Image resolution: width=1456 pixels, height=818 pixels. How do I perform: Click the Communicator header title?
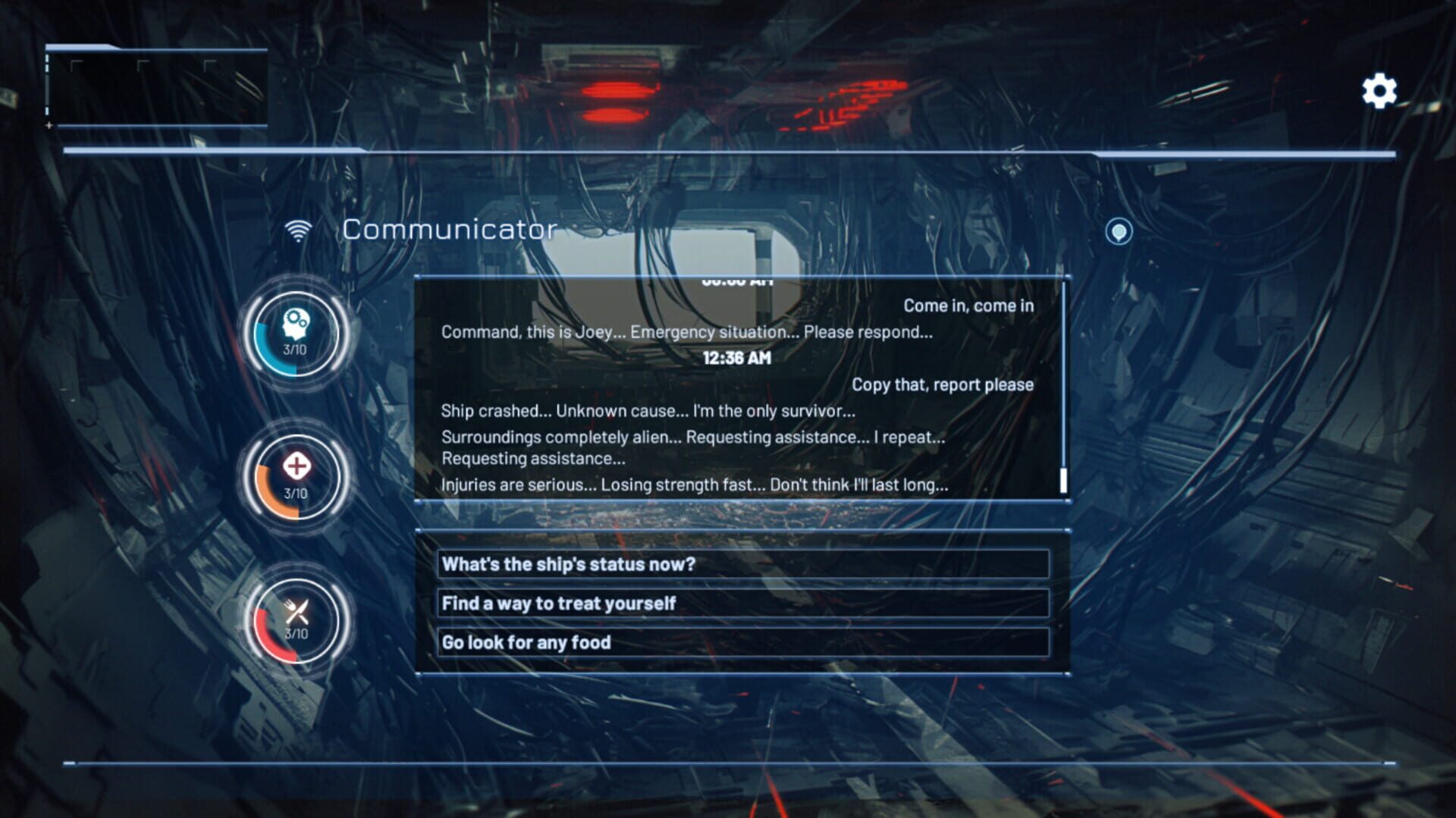[x=450, y=230]
